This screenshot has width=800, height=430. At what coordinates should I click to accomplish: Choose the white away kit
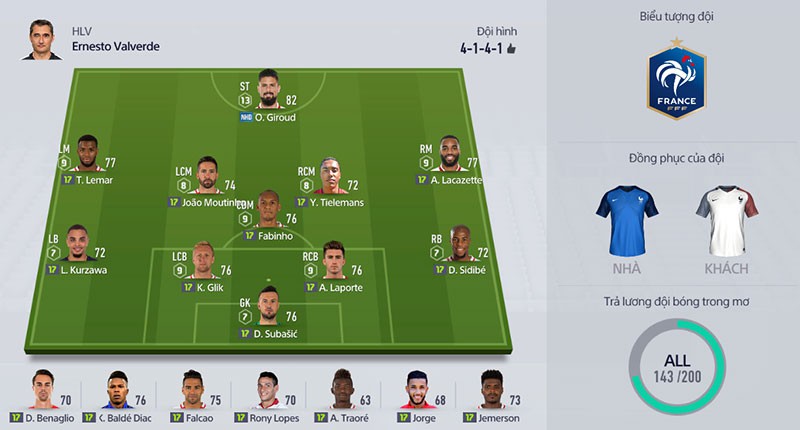tap(728, 220)
